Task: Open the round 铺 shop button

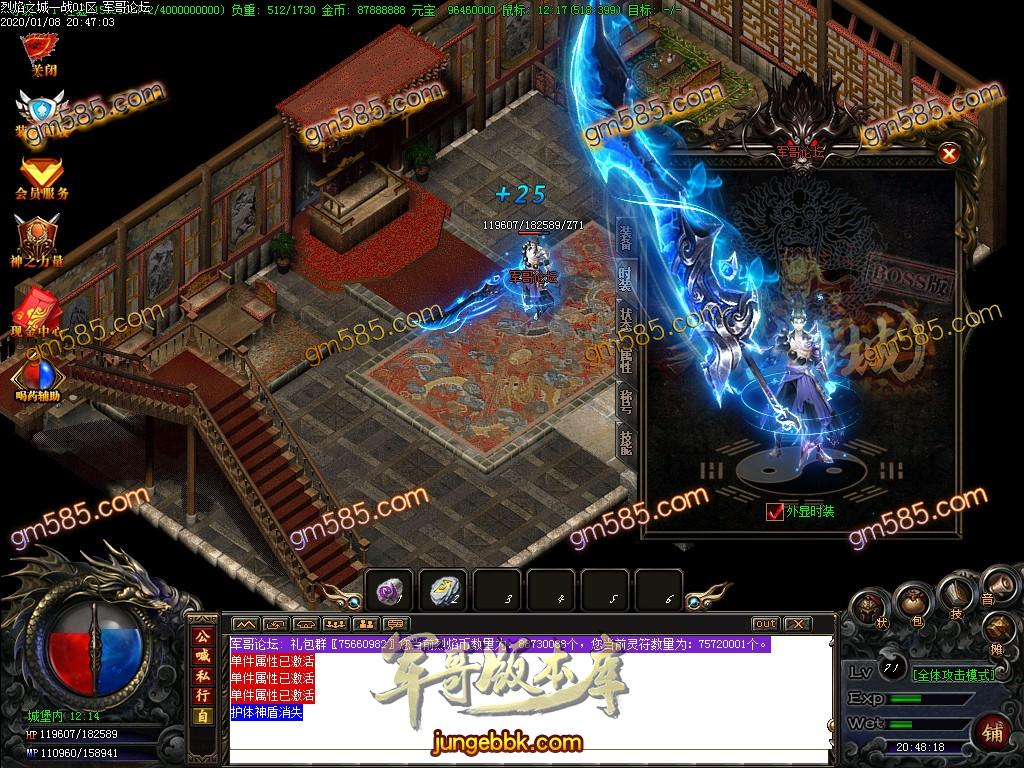Action: pyautogui.click(x=993, y=732)
